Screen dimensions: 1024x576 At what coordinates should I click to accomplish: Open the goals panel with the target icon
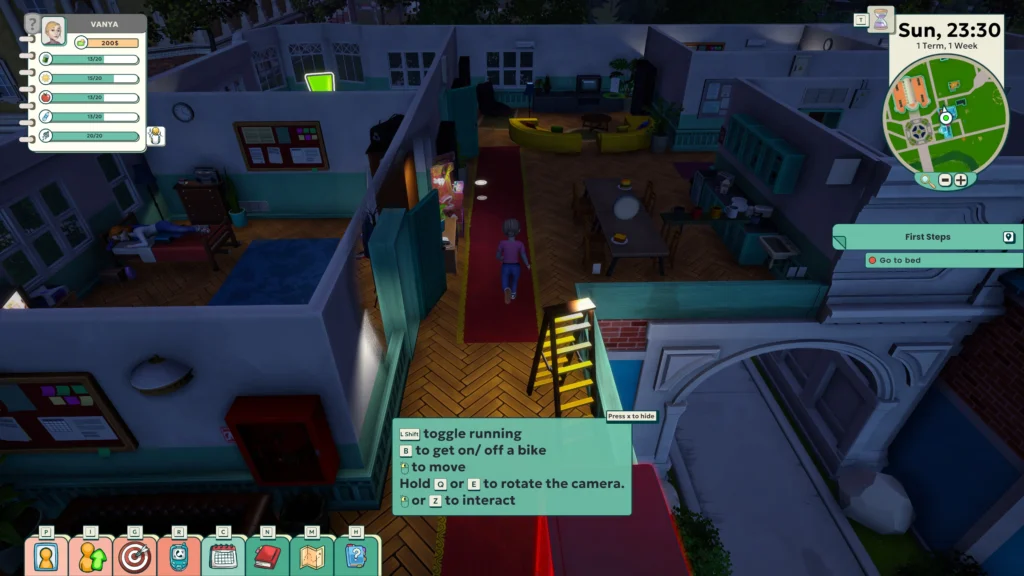pyautogui.click(x=135, y=556)
